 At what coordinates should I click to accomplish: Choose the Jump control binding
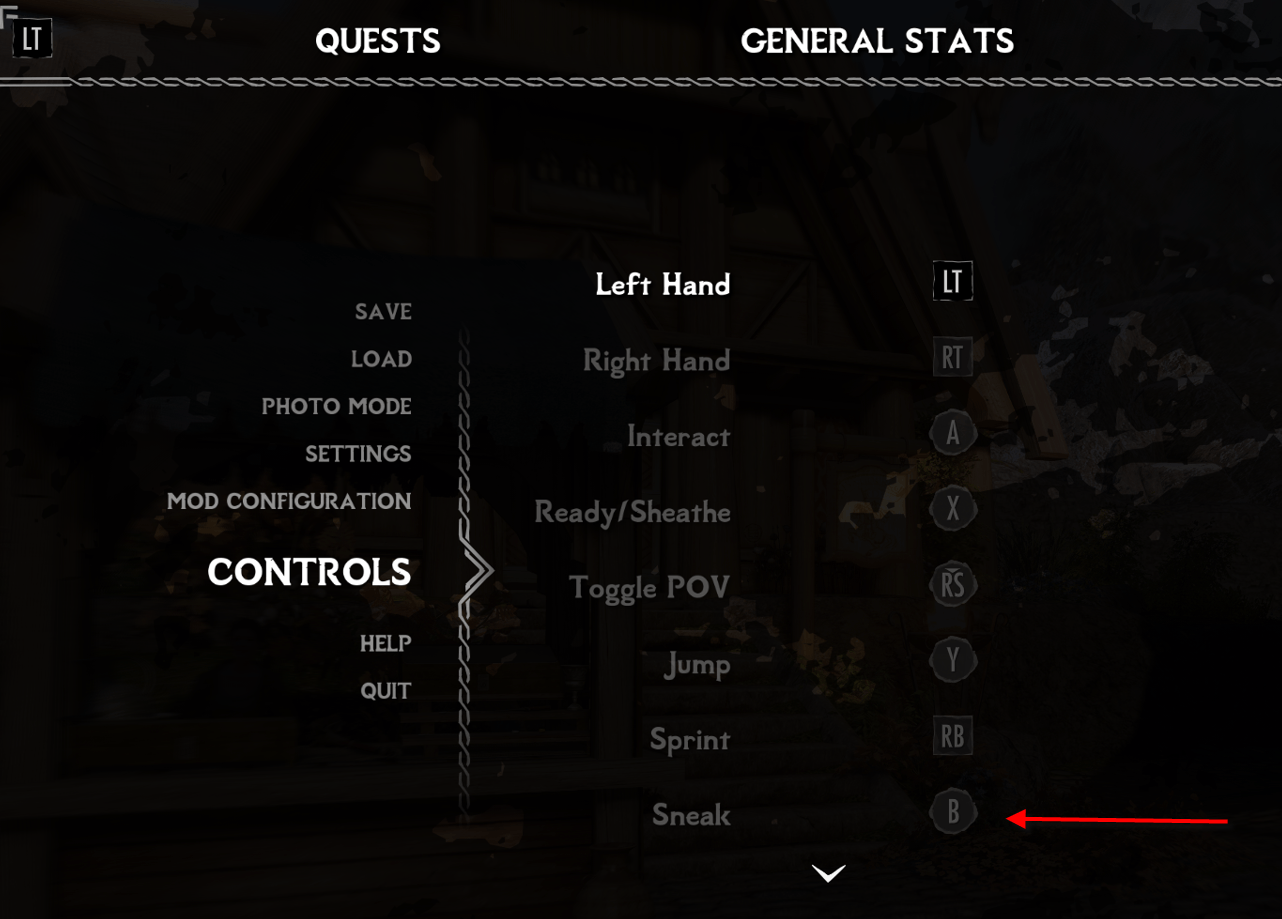tap(697, 664)
